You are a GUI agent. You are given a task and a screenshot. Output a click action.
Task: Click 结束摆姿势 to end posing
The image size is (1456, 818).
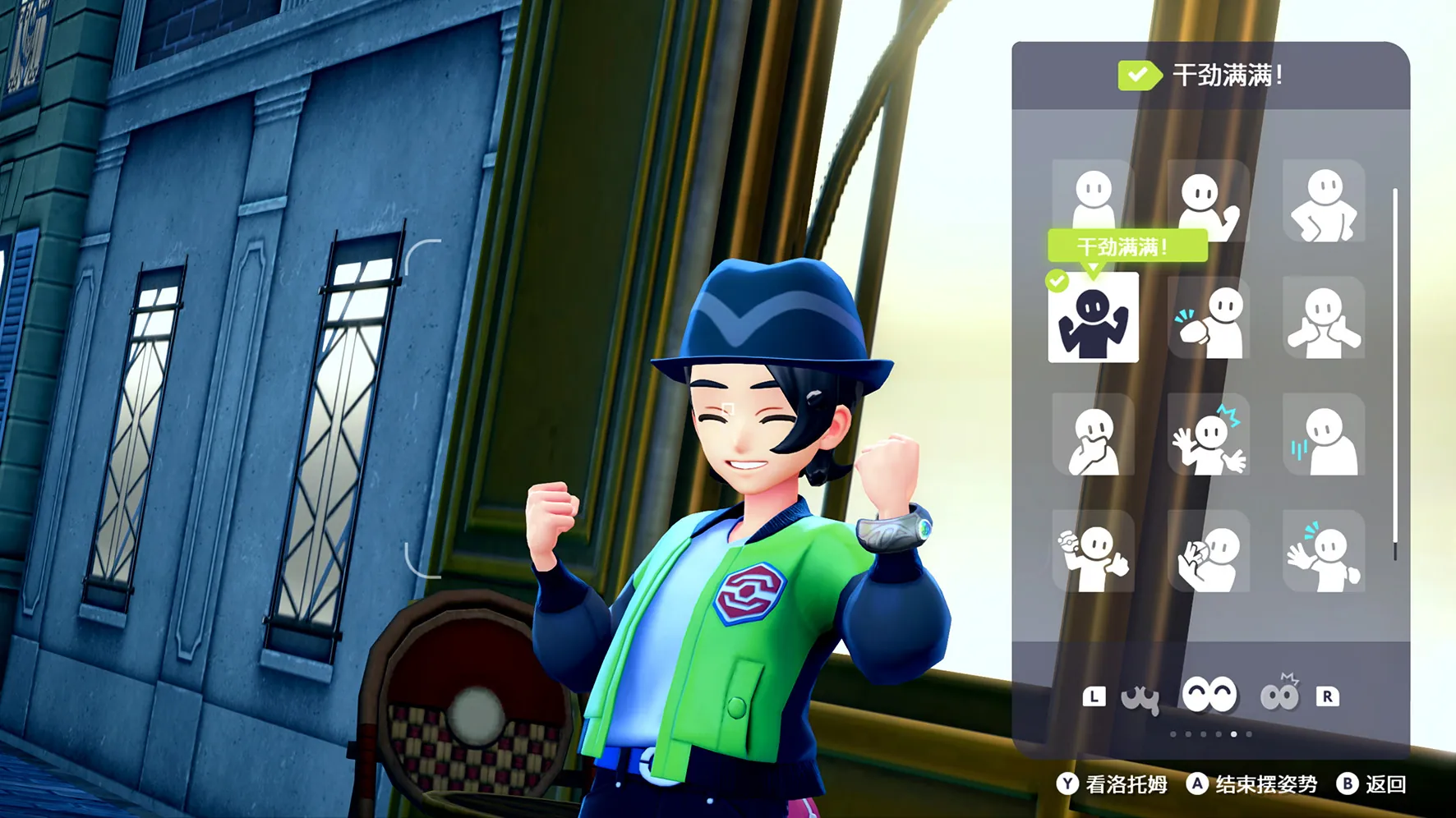1252,784
